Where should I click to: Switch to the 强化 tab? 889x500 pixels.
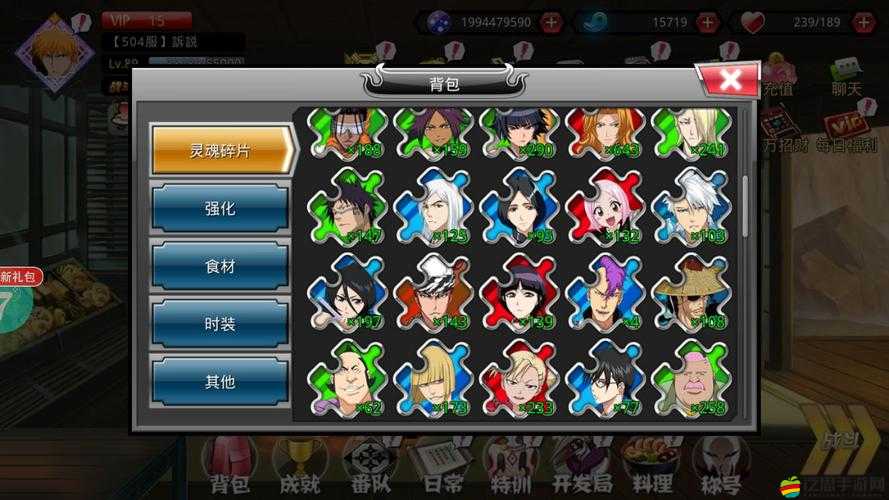click(x=219, y=208)
